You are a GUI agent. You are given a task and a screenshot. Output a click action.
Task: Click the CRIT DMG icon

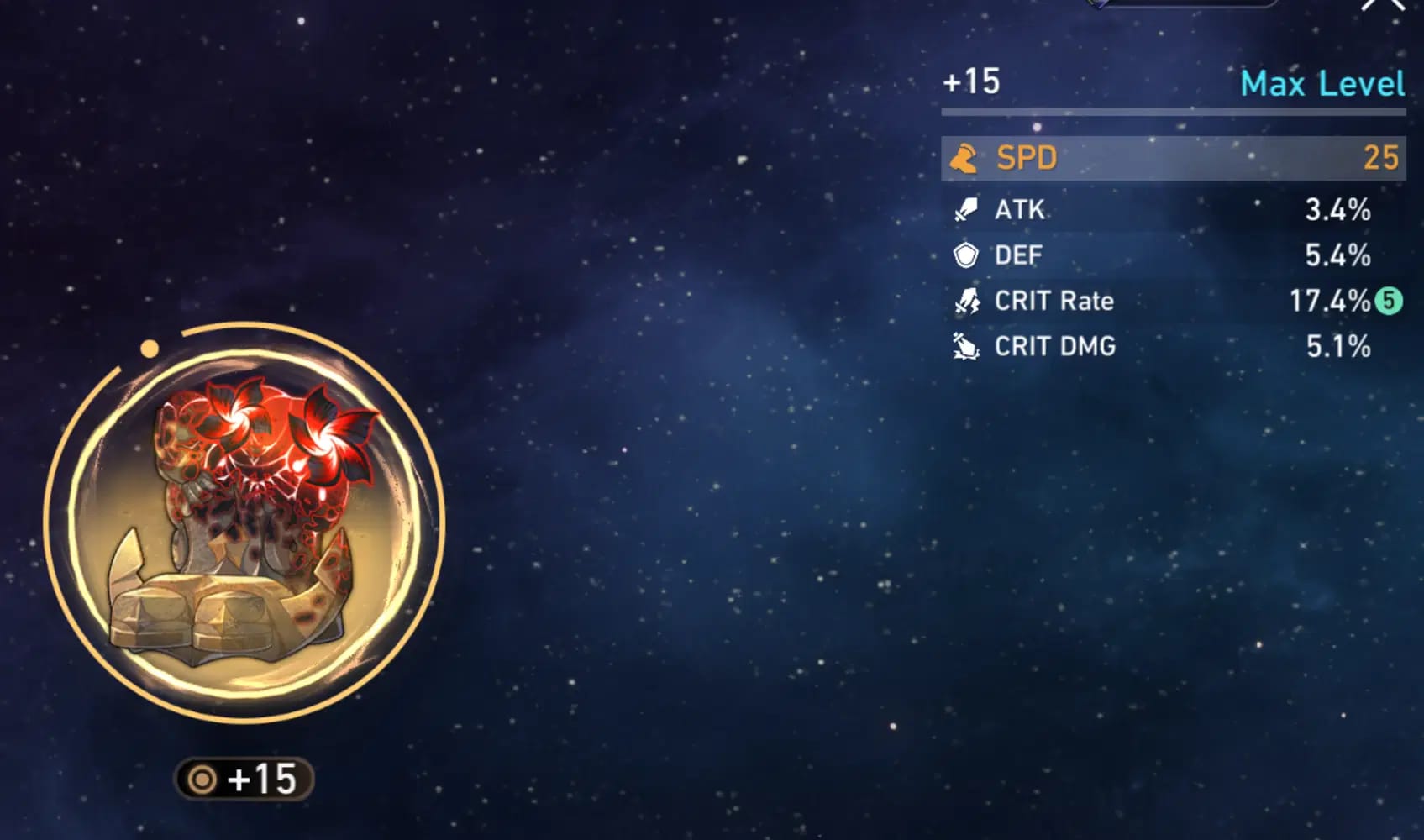coord(966,347)
